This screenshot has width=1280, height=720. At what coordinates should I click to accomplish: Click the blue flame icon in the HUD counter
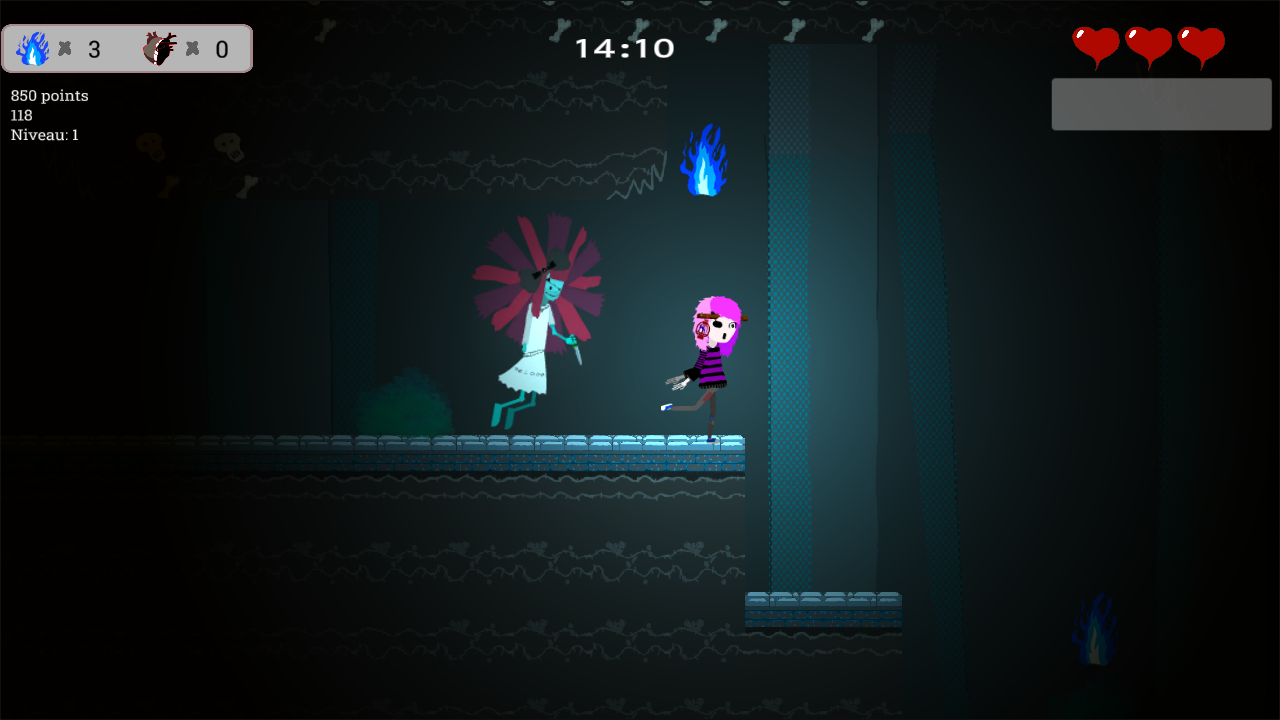pyautogui.click(x=33, y=48)
